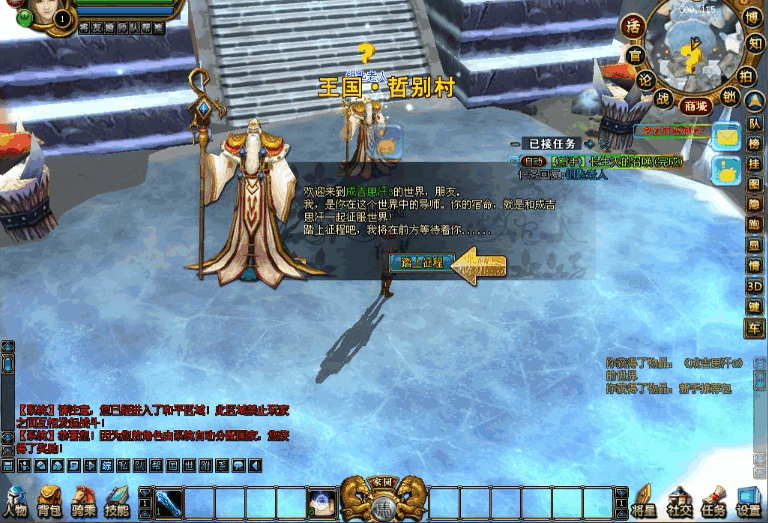The width and height of the screenshot is (768, 523).
Task: Click the 自动 auto-path quest button
Action: [533, 161]
